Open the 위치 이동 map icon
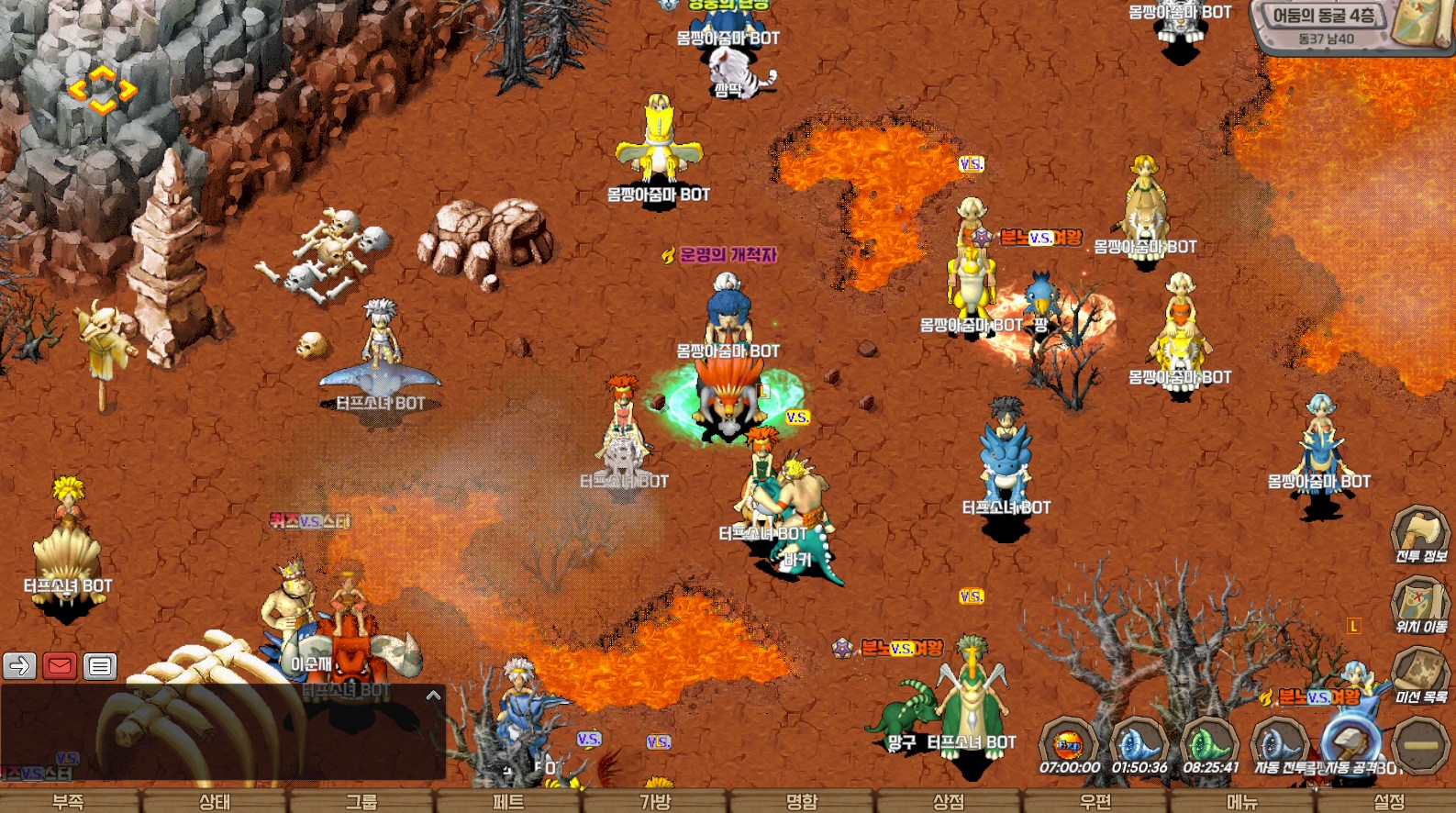This screenshot has width=1456, height=813. click(1419, 602)
